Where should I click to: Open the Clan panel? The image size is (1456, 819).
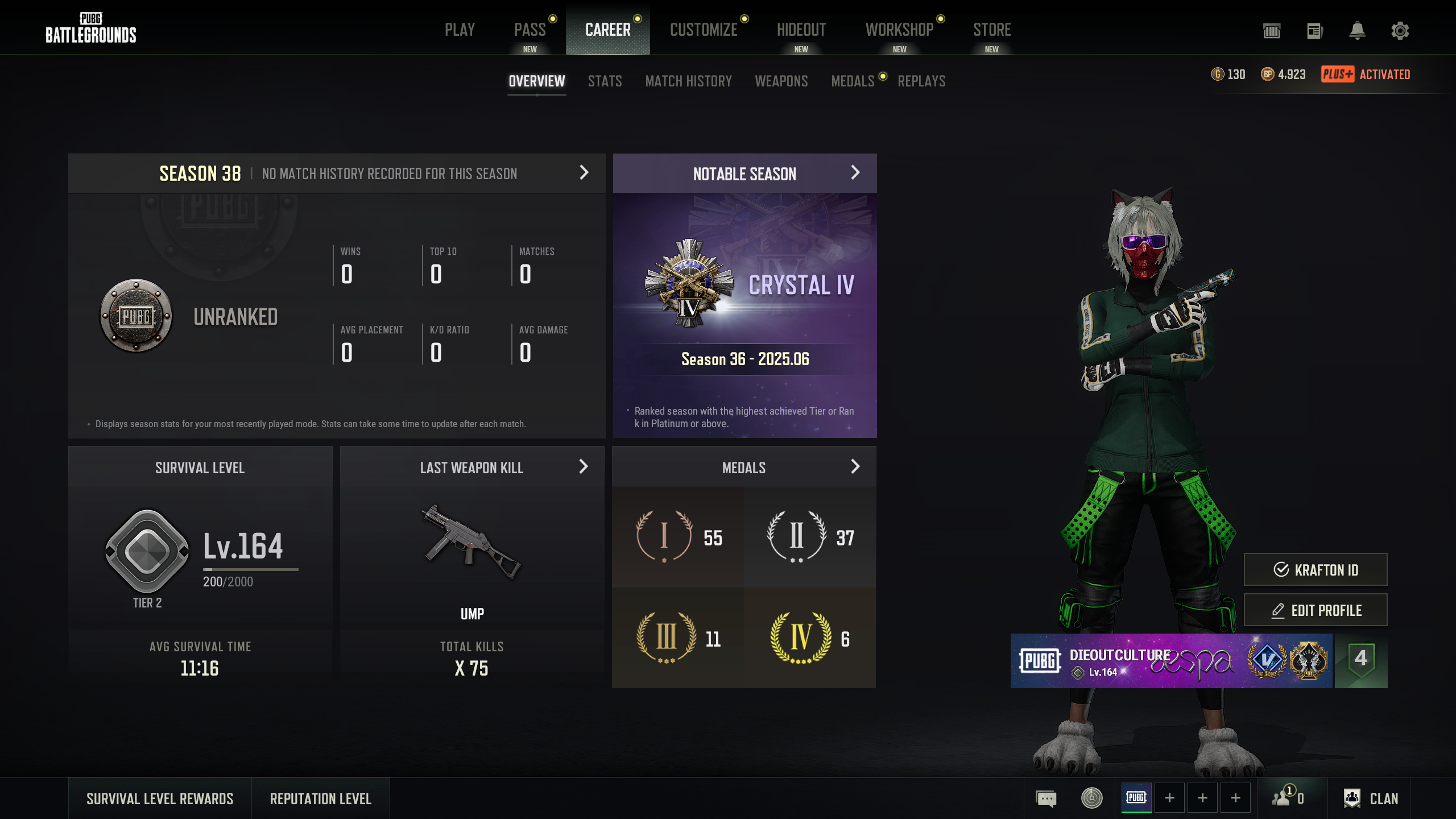[x=1371, y=799]
